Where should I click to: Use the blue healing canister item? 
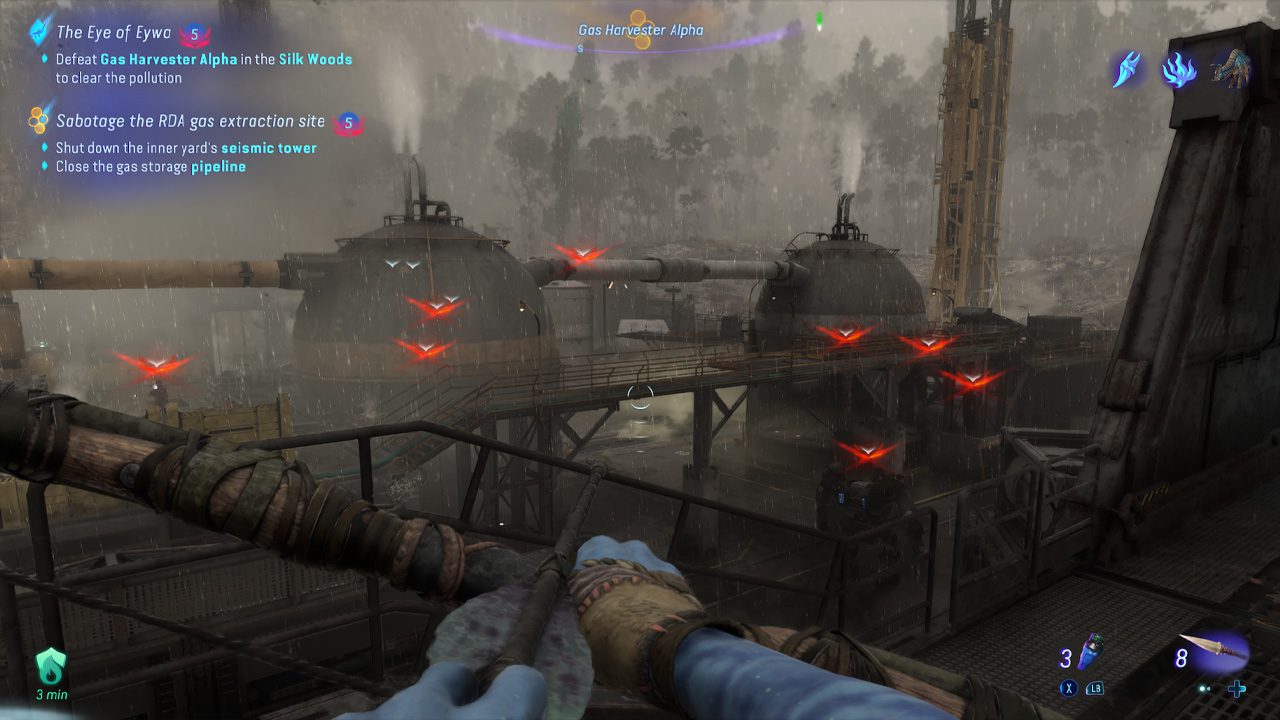coord(1092,656)
